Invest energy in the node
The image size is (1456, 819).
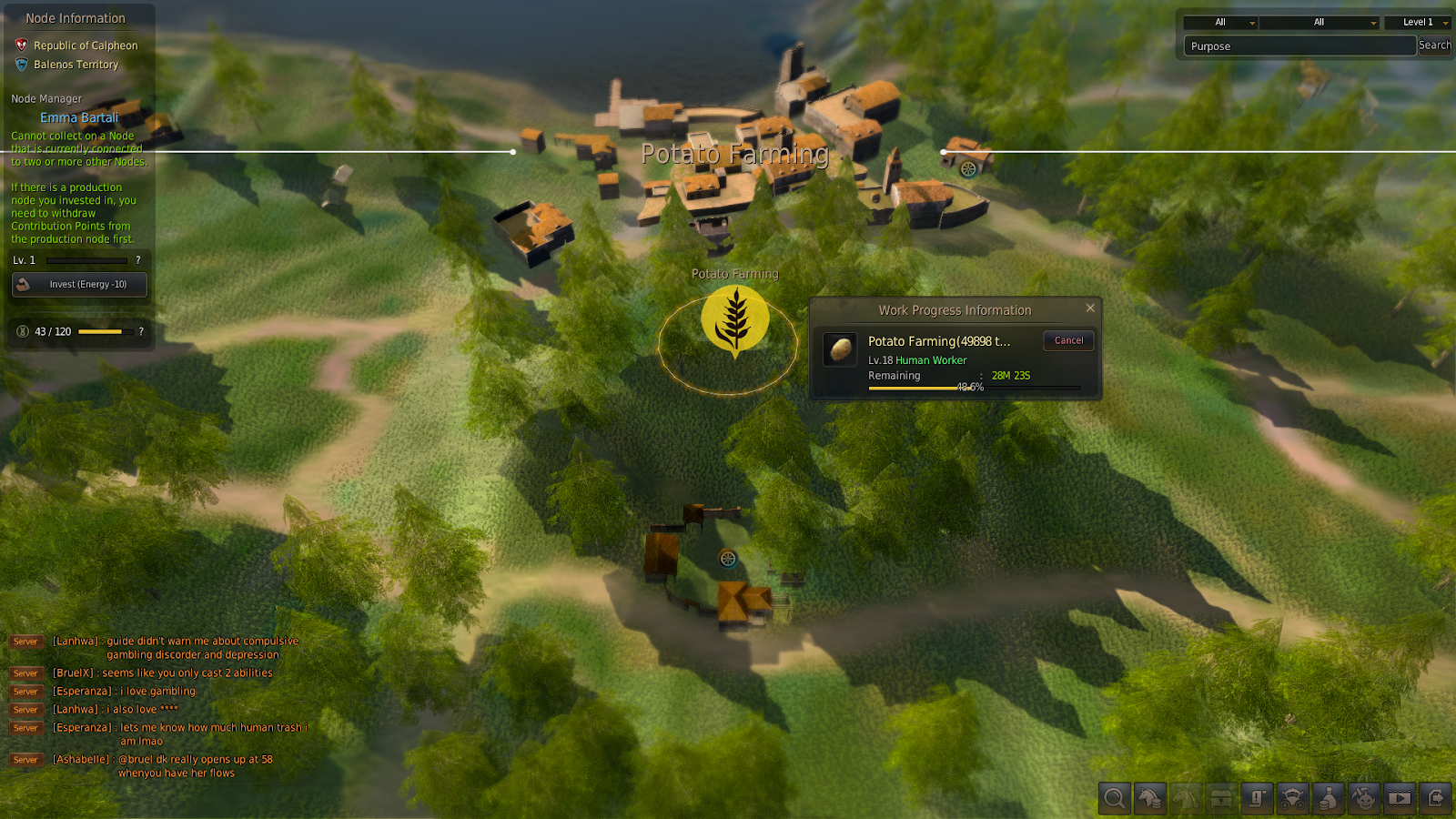(79, 285)
